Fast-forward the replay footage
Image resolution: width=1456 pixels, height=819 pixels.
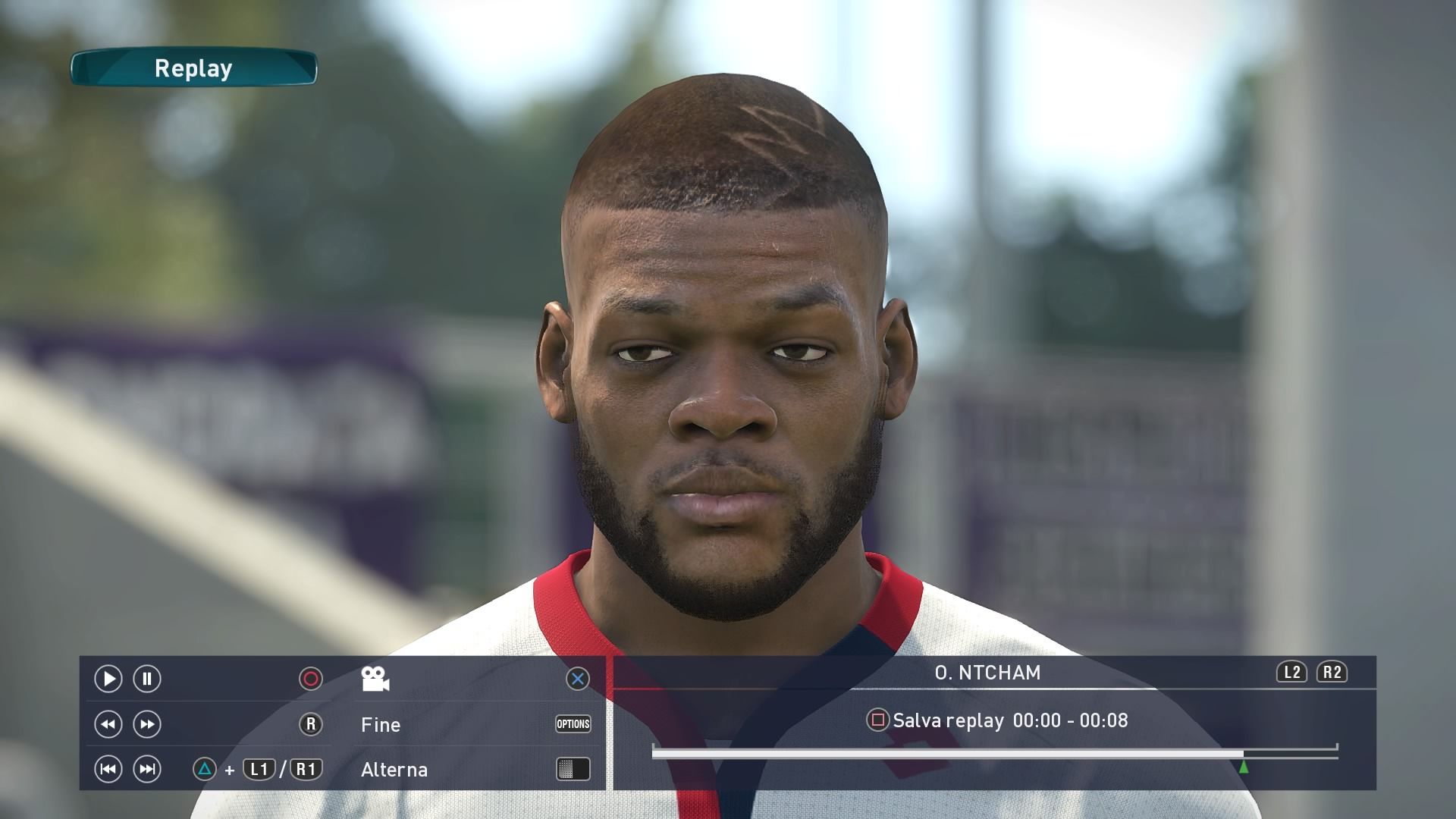(147, 724)
